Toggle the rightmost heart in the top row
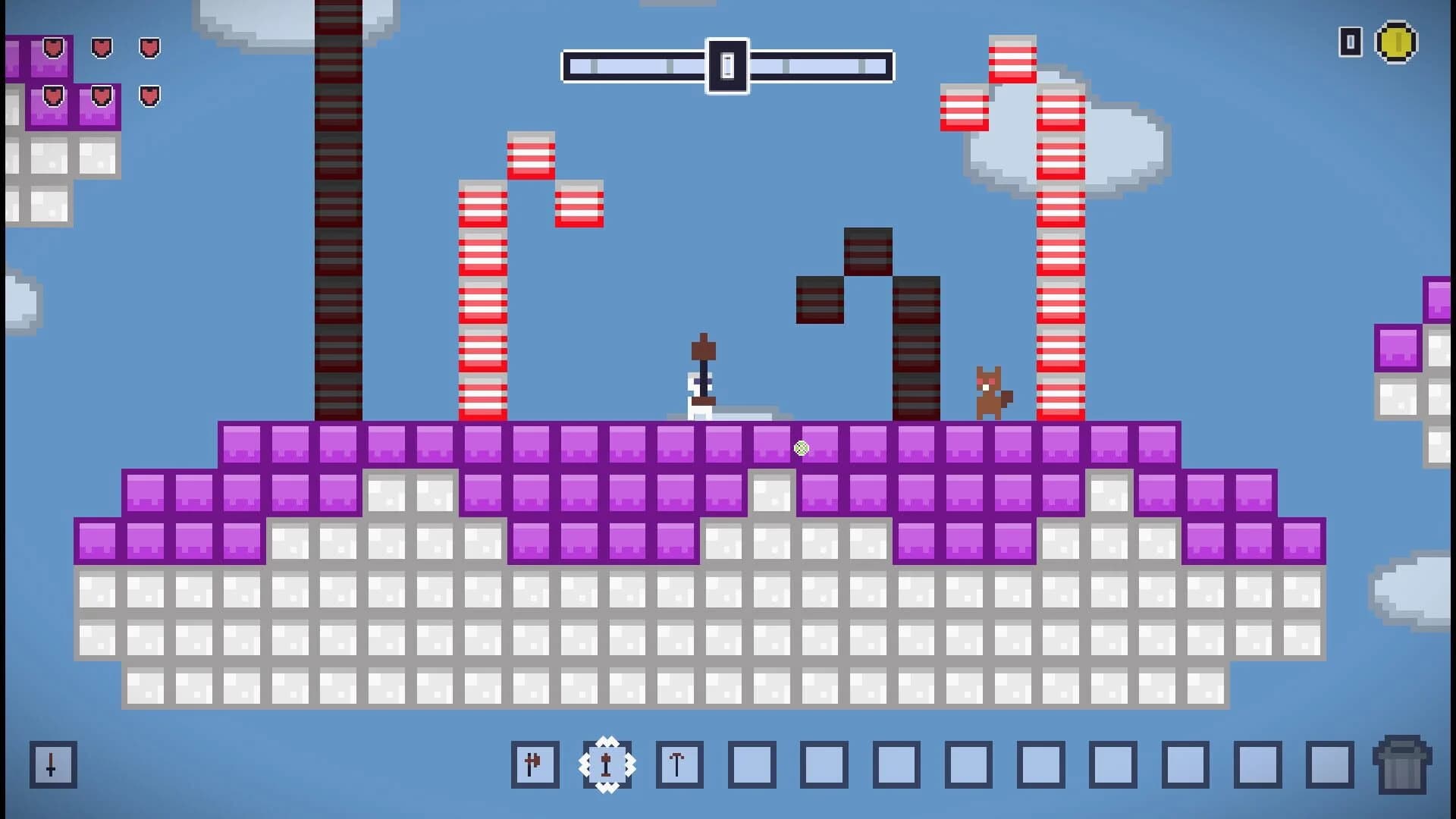The height and width of the screenshot is (819, 1456). click(149, 49)
